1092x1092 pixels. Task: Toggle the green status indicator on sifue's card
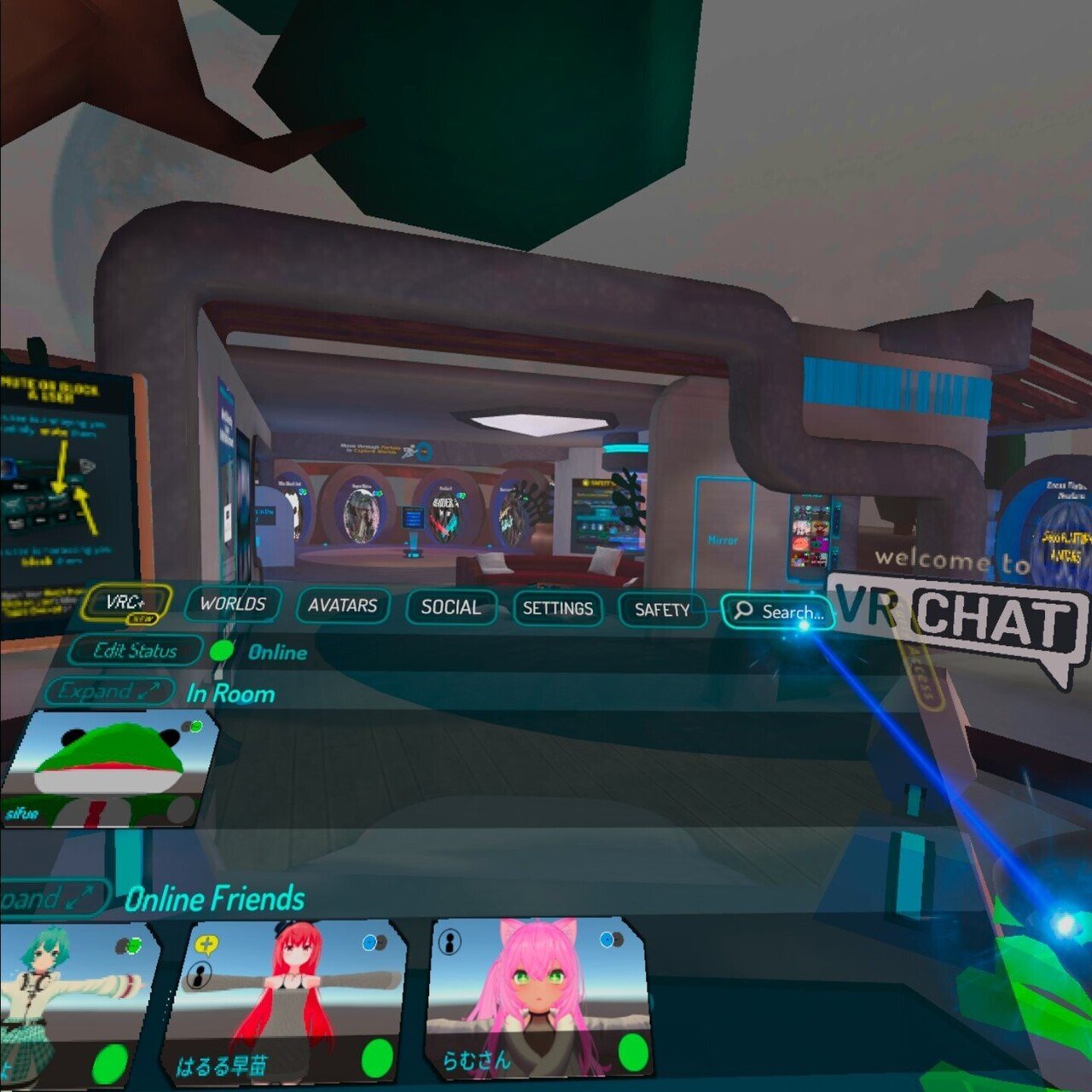(196, 726)
